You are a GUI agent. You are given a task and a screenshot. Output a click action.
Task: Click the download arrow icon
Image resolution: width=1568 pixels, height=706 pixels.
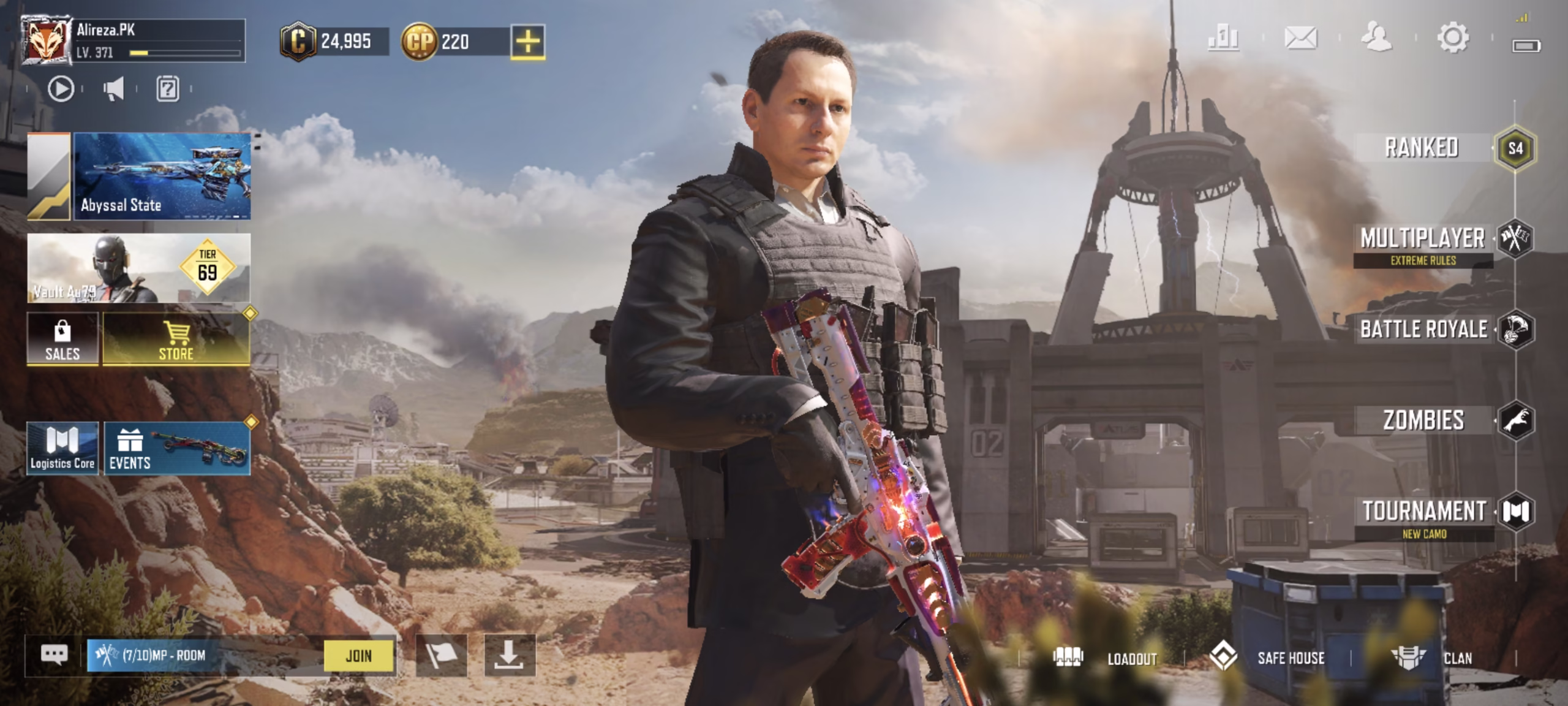click(509, 656)
